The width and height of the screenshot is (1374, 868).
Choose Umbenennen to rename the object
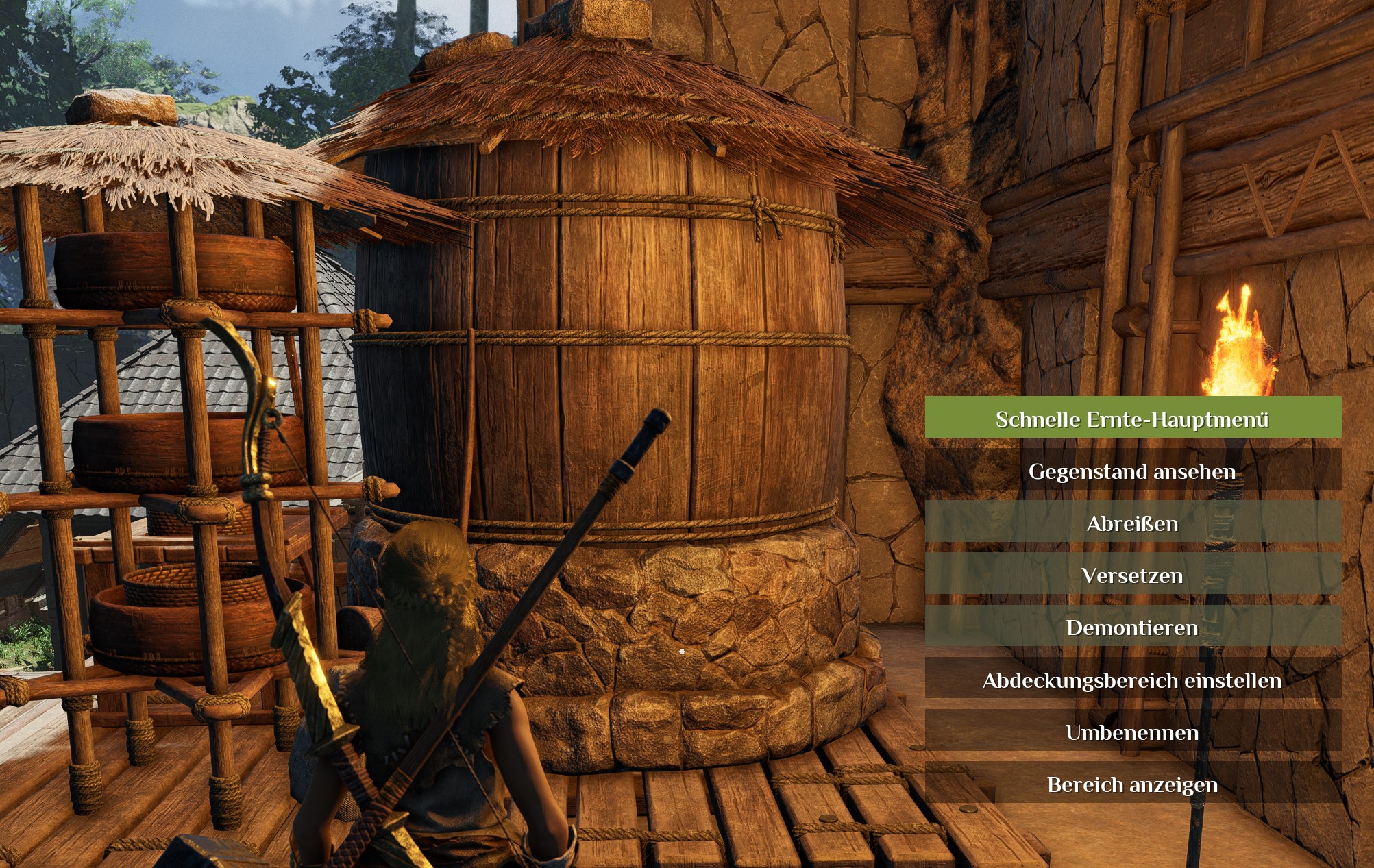(1132, 732)
